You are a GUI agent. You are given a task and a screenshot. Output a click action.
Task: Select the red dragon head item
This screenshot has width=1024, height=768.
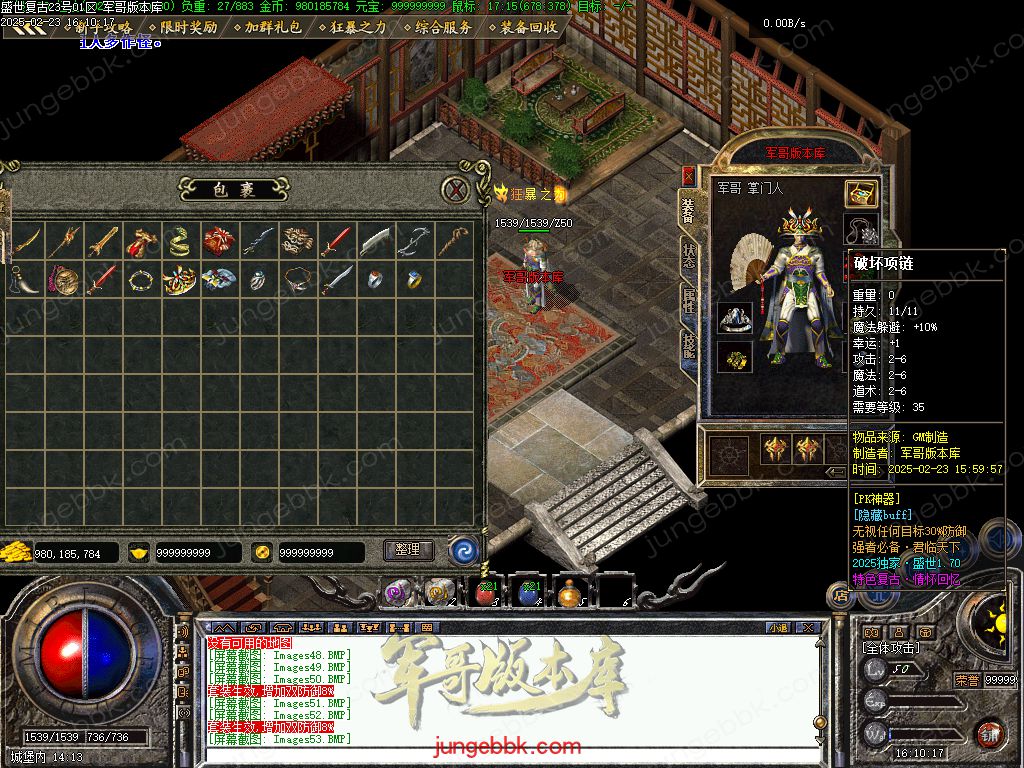tap(141, 241)
